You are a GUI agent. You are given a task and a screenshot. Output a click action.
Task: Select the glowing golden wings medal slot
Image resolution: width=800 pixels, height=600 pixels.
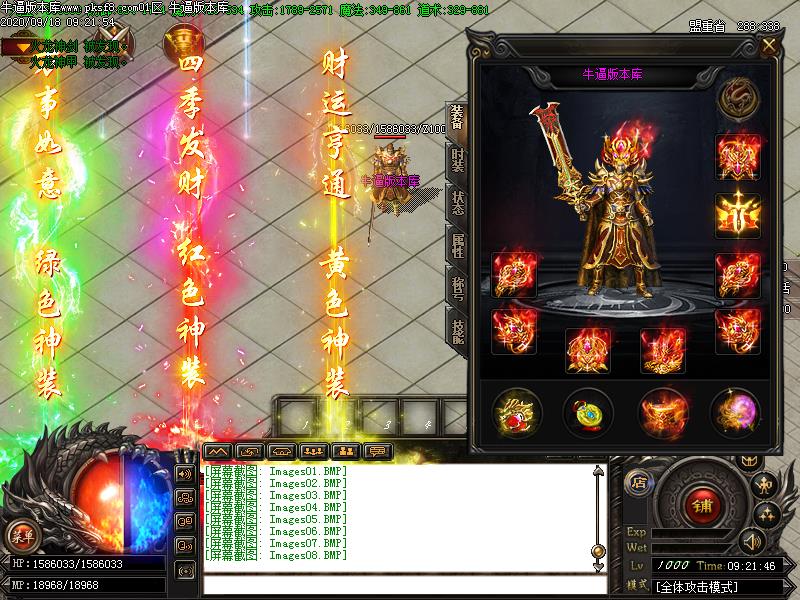[x=738, y=213]
